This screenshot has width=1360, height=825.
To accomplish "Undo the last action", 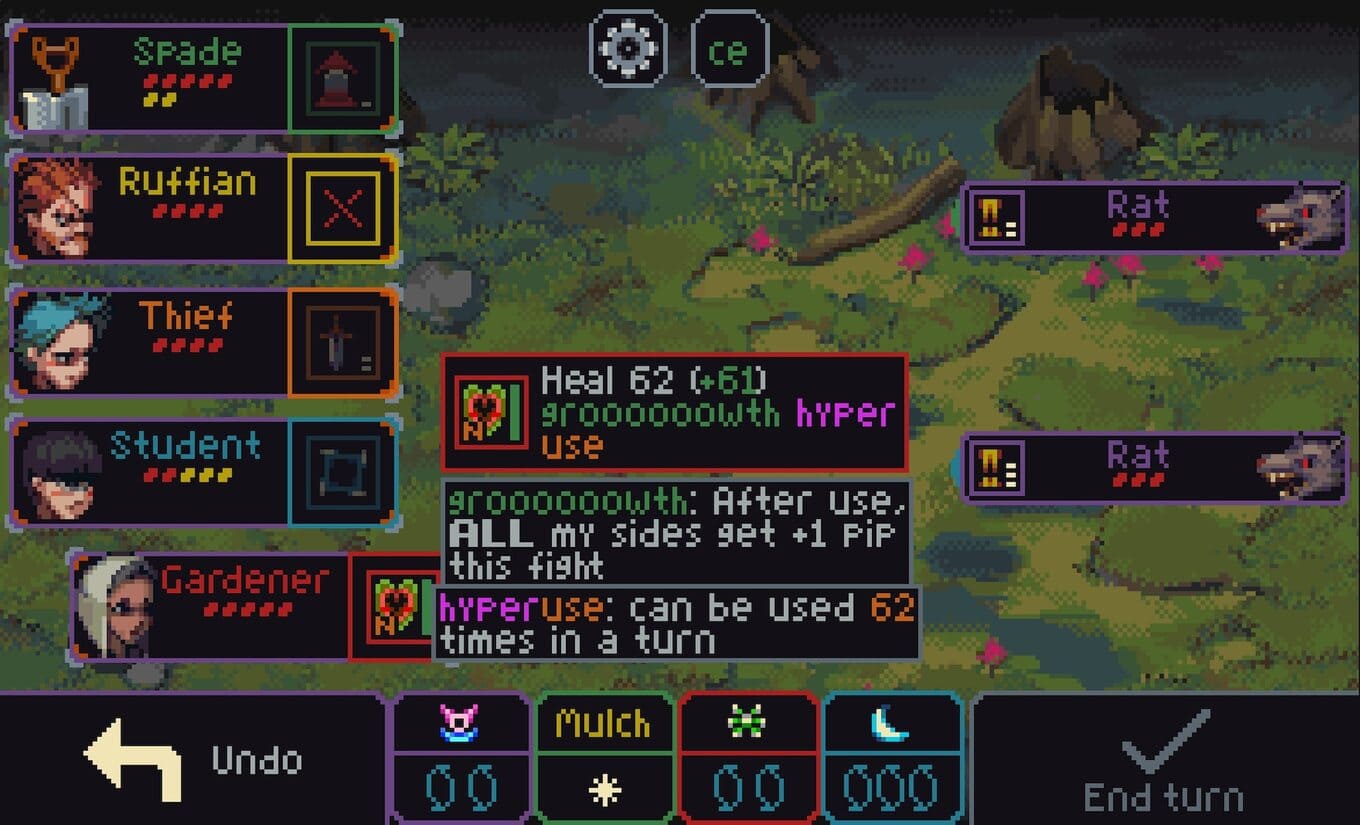I will [190, 760].
